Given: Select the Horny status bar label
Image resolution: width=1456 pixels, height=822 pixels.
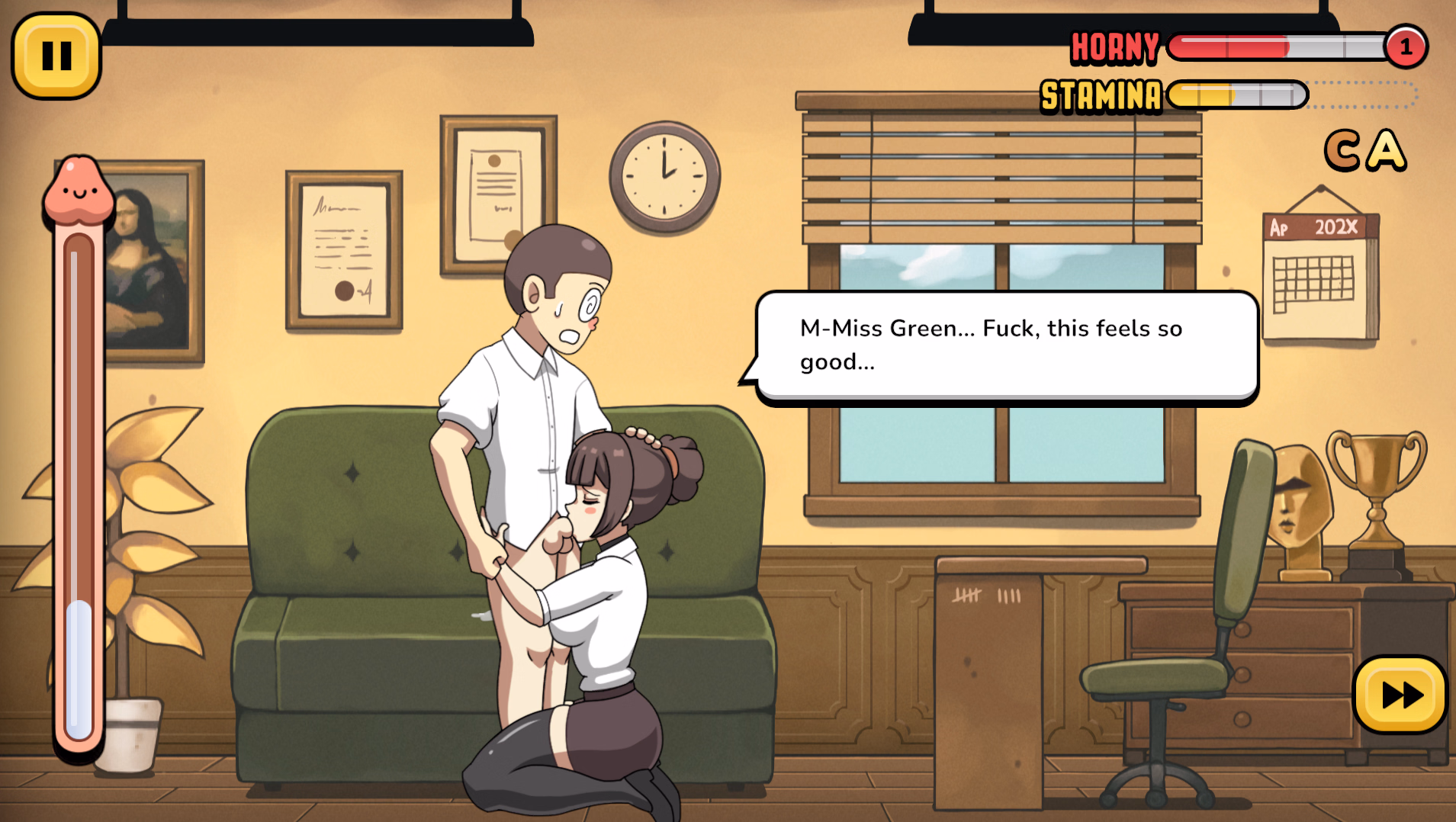Looking at the screenshot, I should pos(1115,46).
